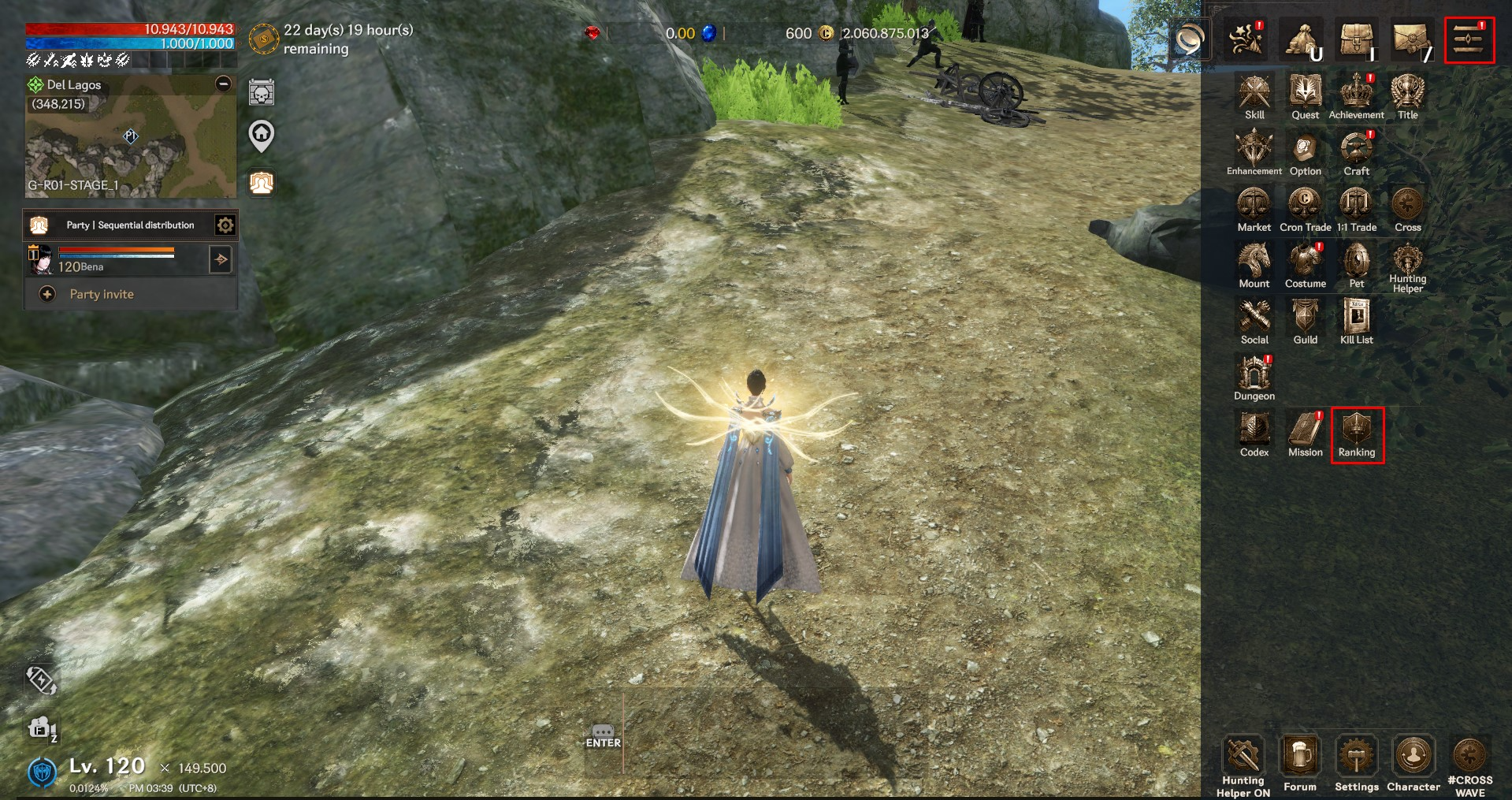
Task: Open the Skill menu
Action: [1254, 97]
